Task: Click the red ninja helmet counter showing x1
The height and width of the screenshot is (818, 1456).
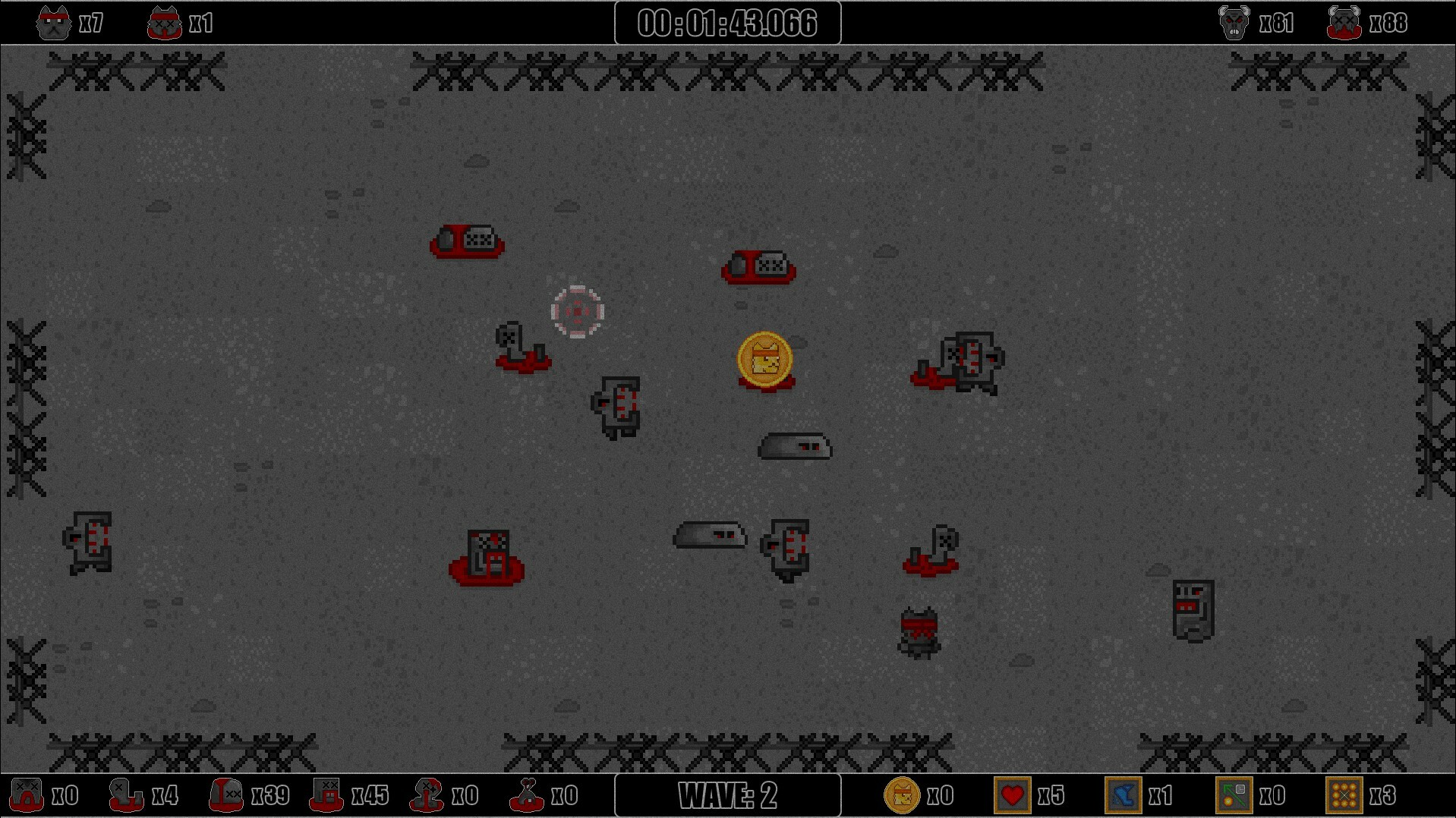Action: point(164,21)
